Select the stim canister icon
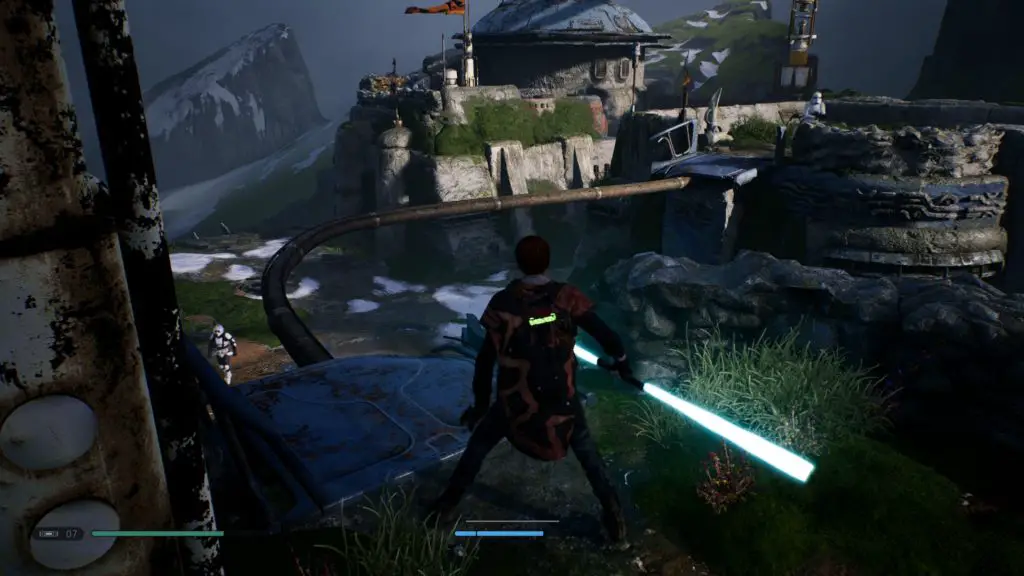The height and width of the screenshot is (576, 1024). click(x=49, y=534)
